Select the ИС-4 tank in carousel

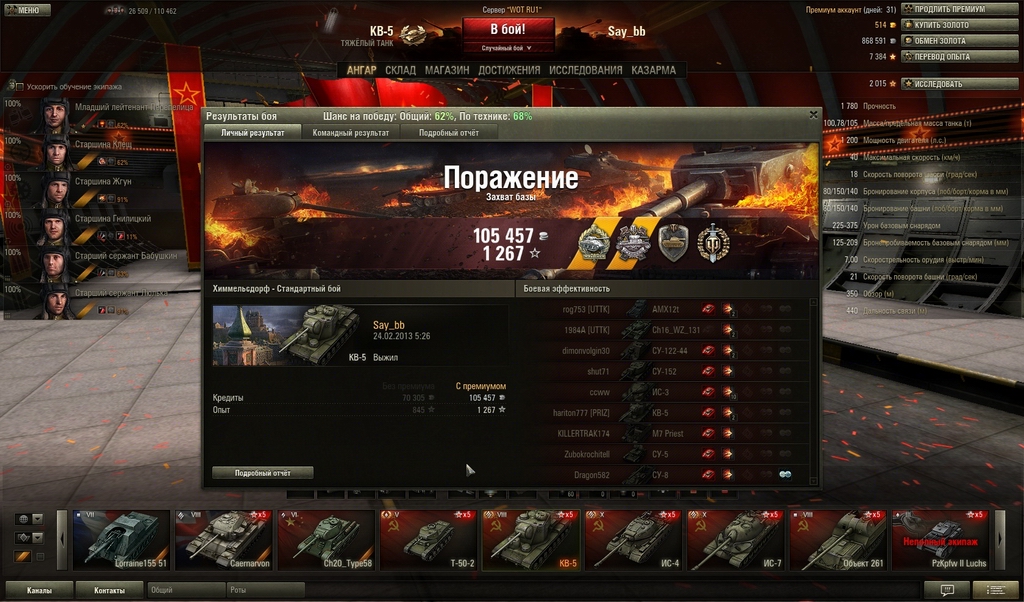pos(634,540)
